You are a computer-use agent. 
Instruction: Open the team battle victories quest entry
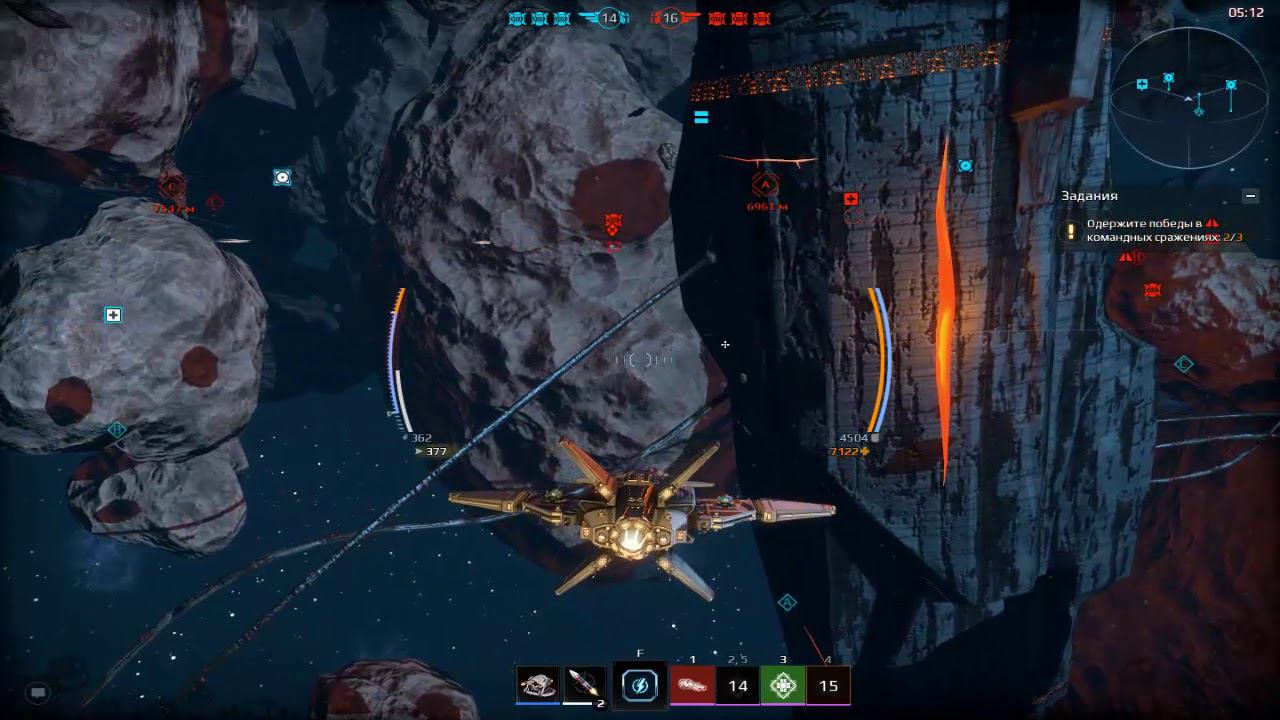point(1150,231)
